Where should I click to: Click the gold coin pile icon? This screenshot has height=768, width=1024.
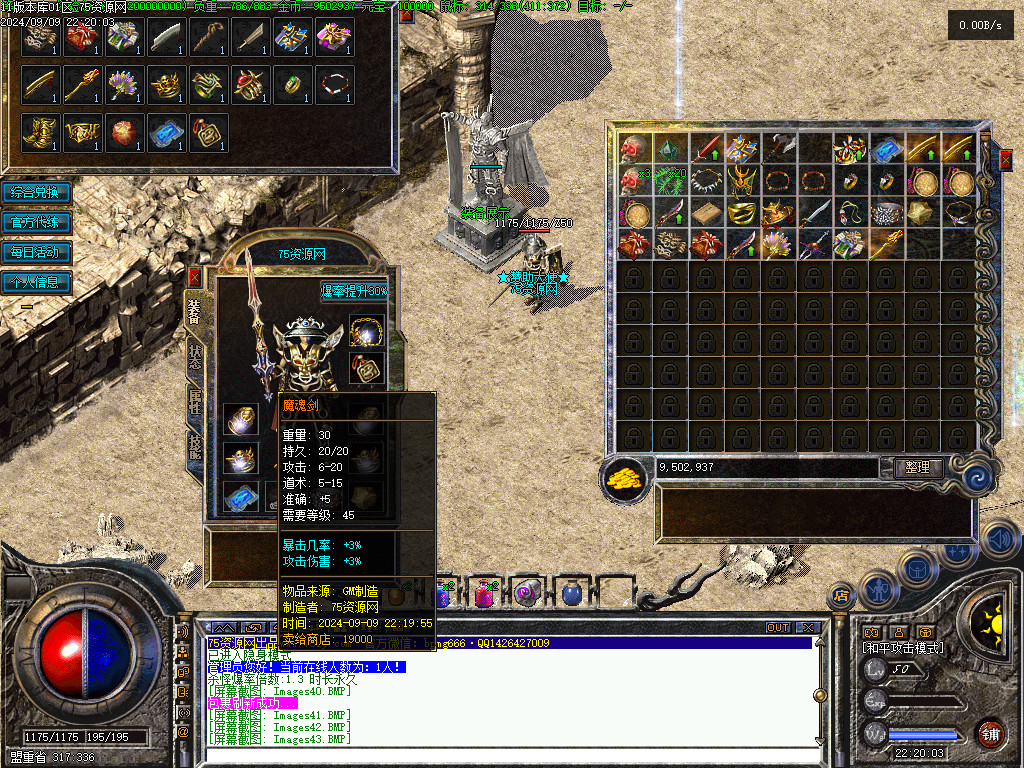tap(625, 477)
